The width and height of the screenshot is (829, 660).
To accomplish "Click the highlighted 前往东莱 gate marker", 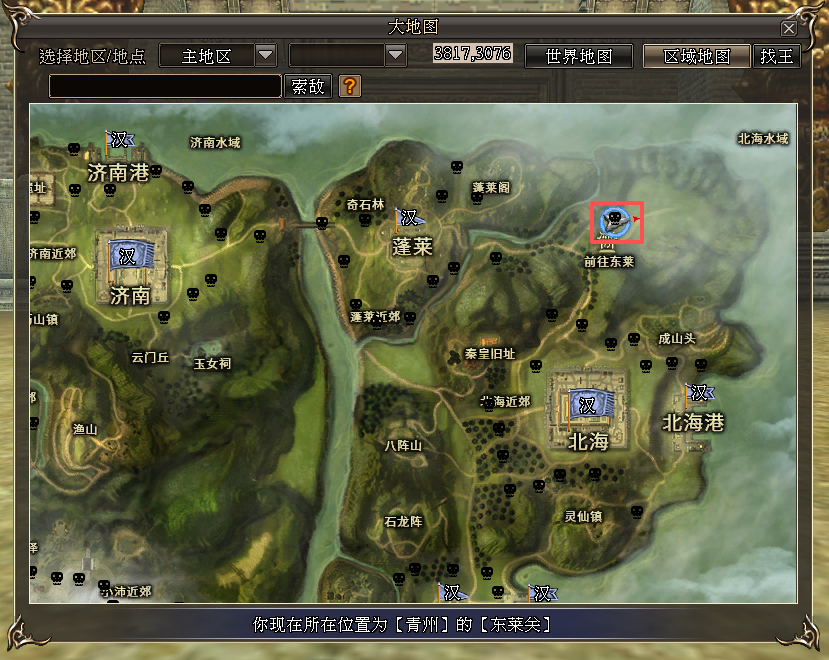I will point(615,222).
